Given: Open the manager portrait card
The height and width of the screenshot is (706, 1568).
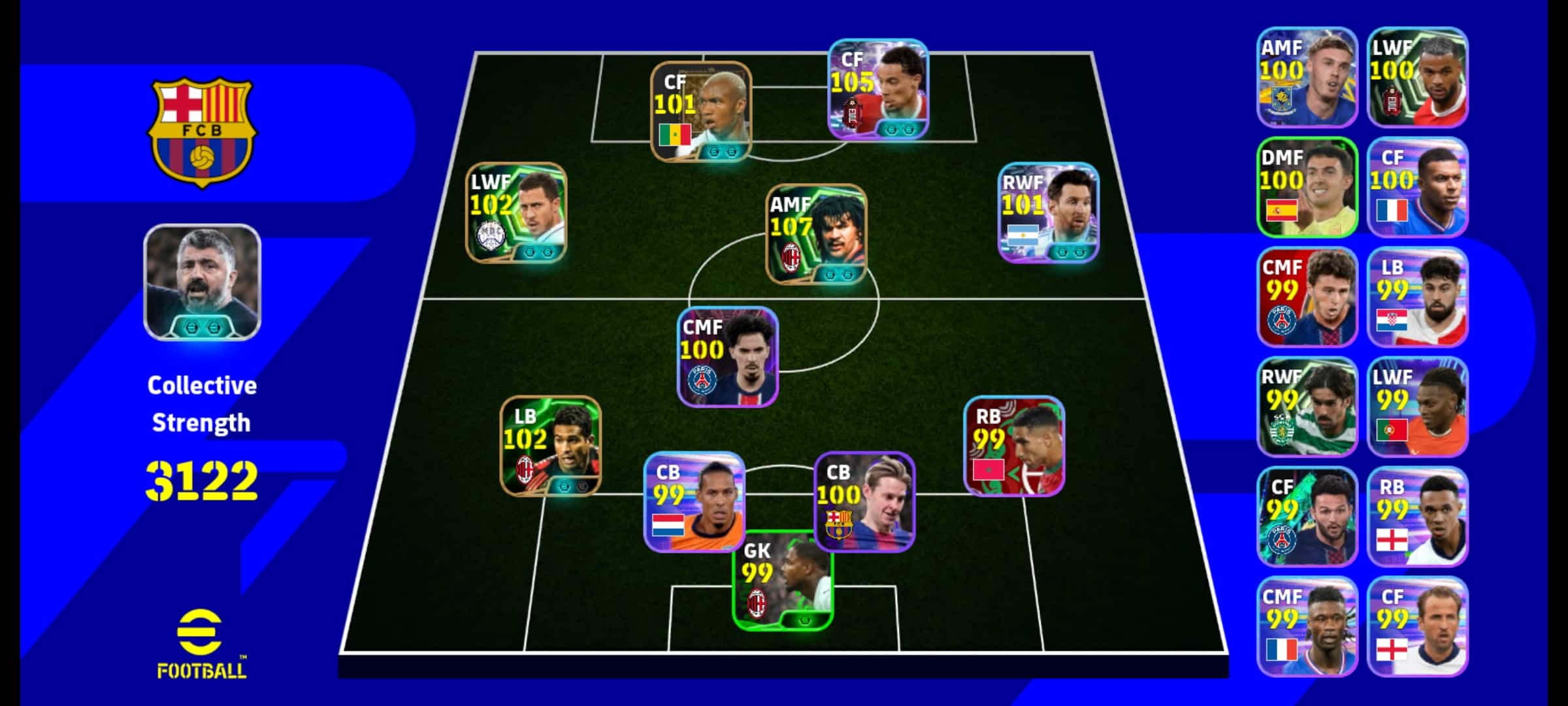Looking at the screenshot, I should 203,282.
